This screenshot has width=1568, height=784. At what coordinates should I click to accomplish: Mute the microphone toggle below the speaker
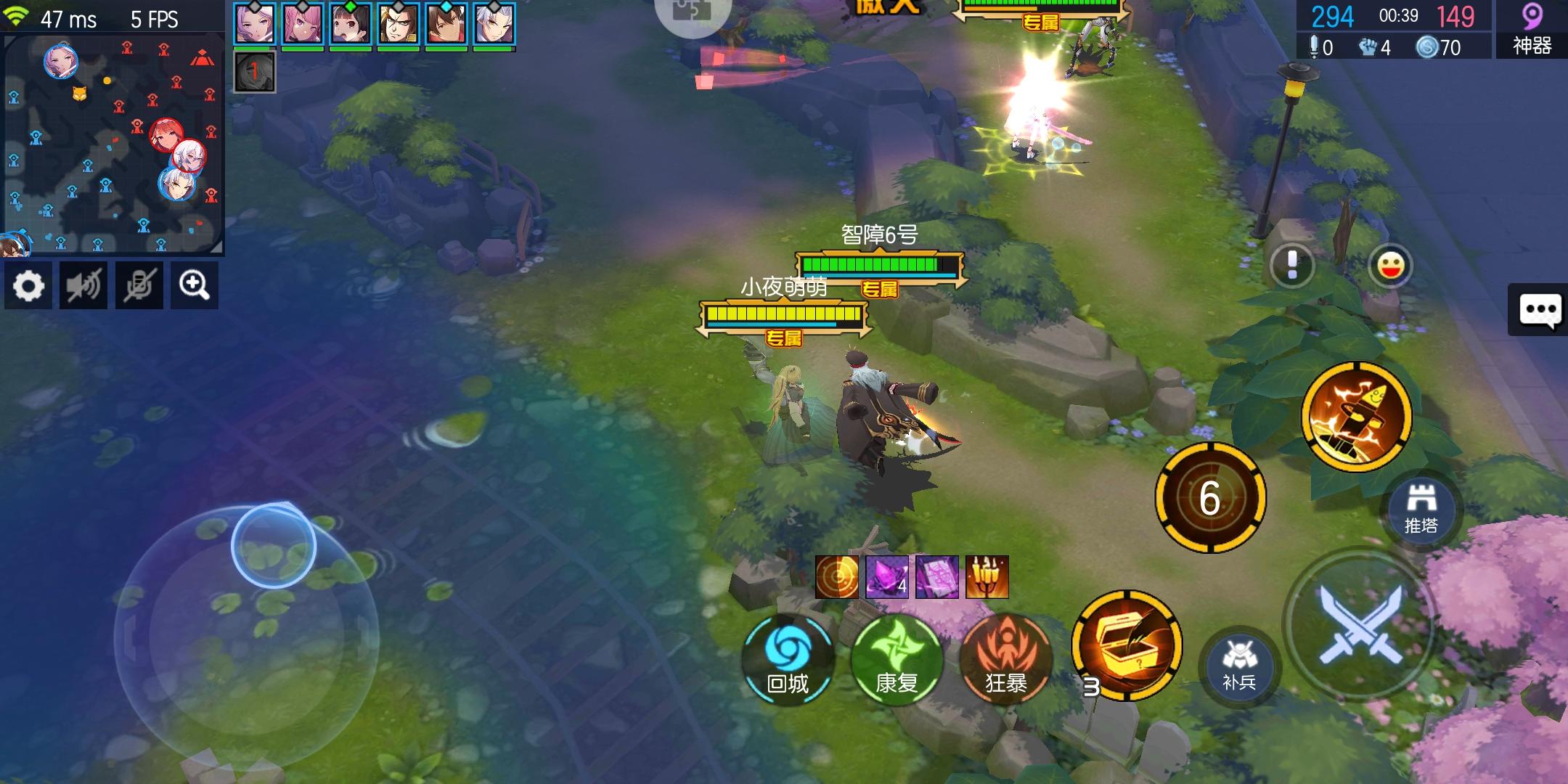[x=139, y=285]
